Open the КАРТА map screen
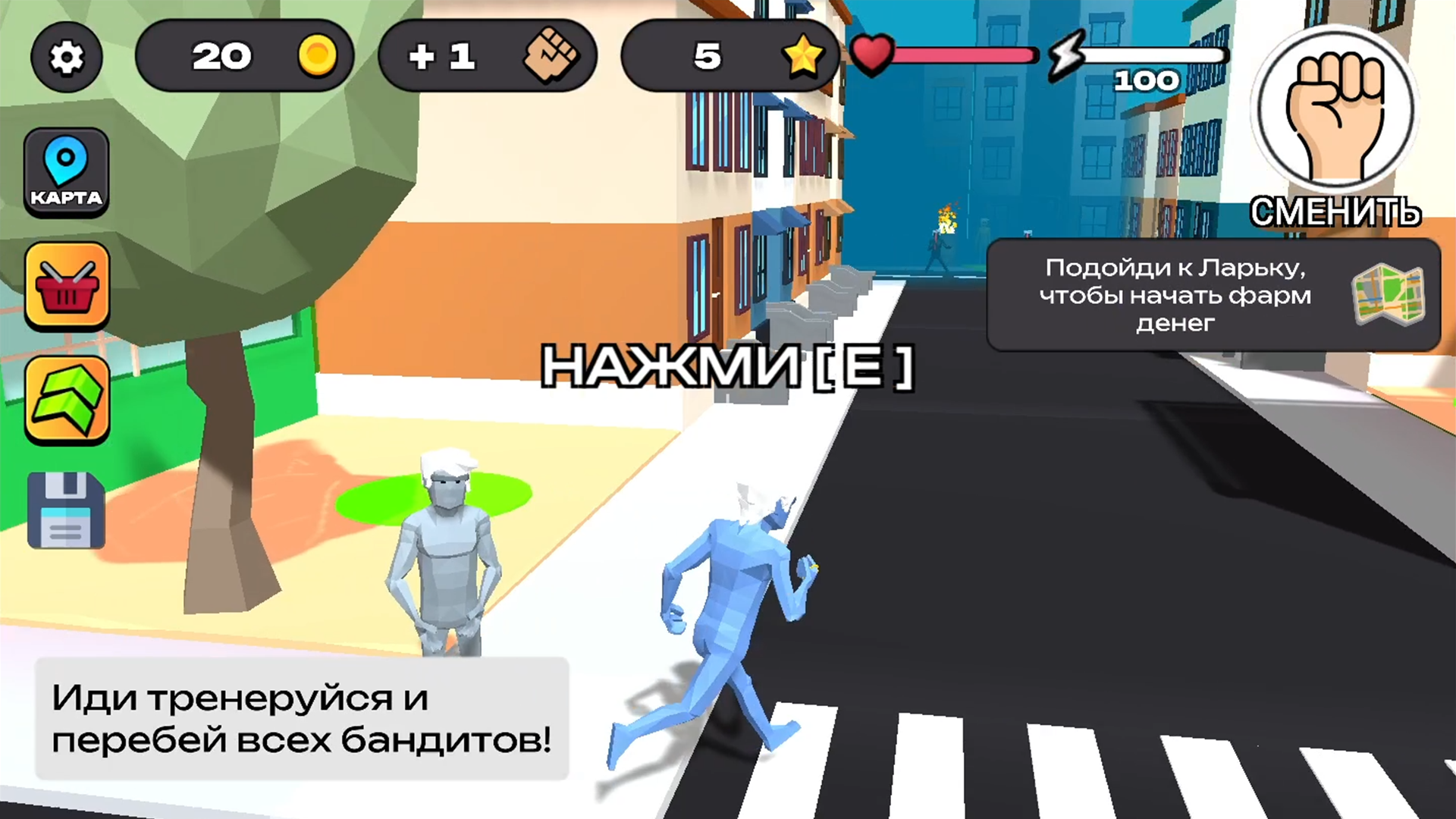The width and height of the screenshot is (1456, 819). [x=67, y=171]
